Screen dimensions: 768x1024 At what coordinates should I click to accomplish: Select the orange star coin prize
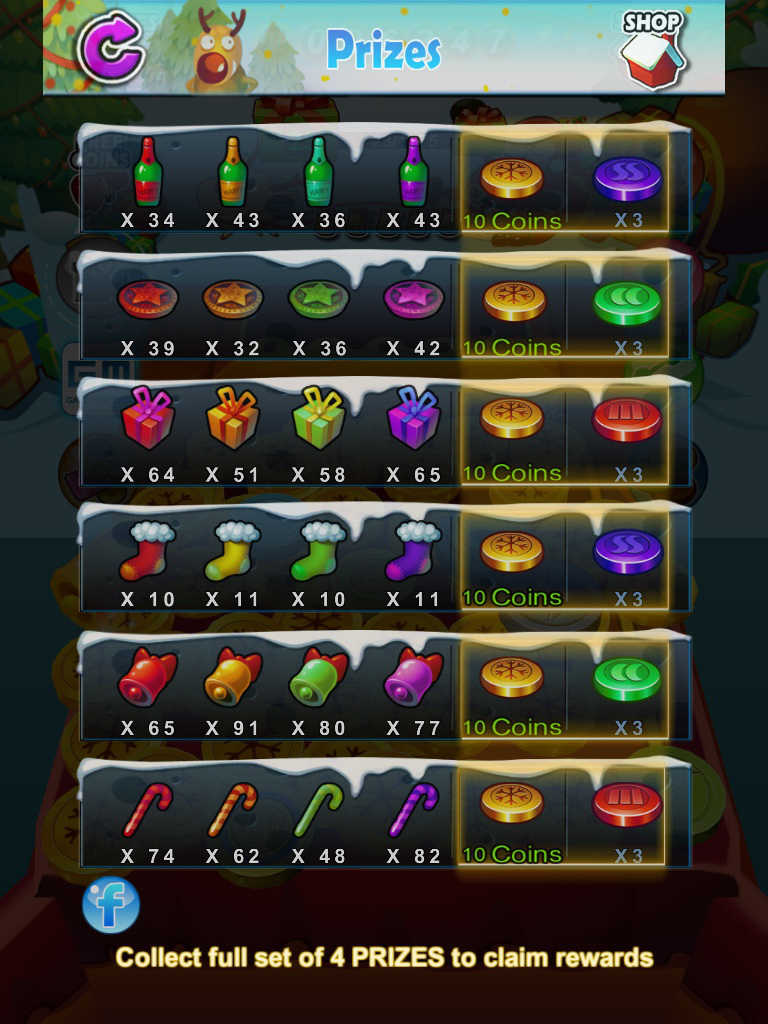233,299
